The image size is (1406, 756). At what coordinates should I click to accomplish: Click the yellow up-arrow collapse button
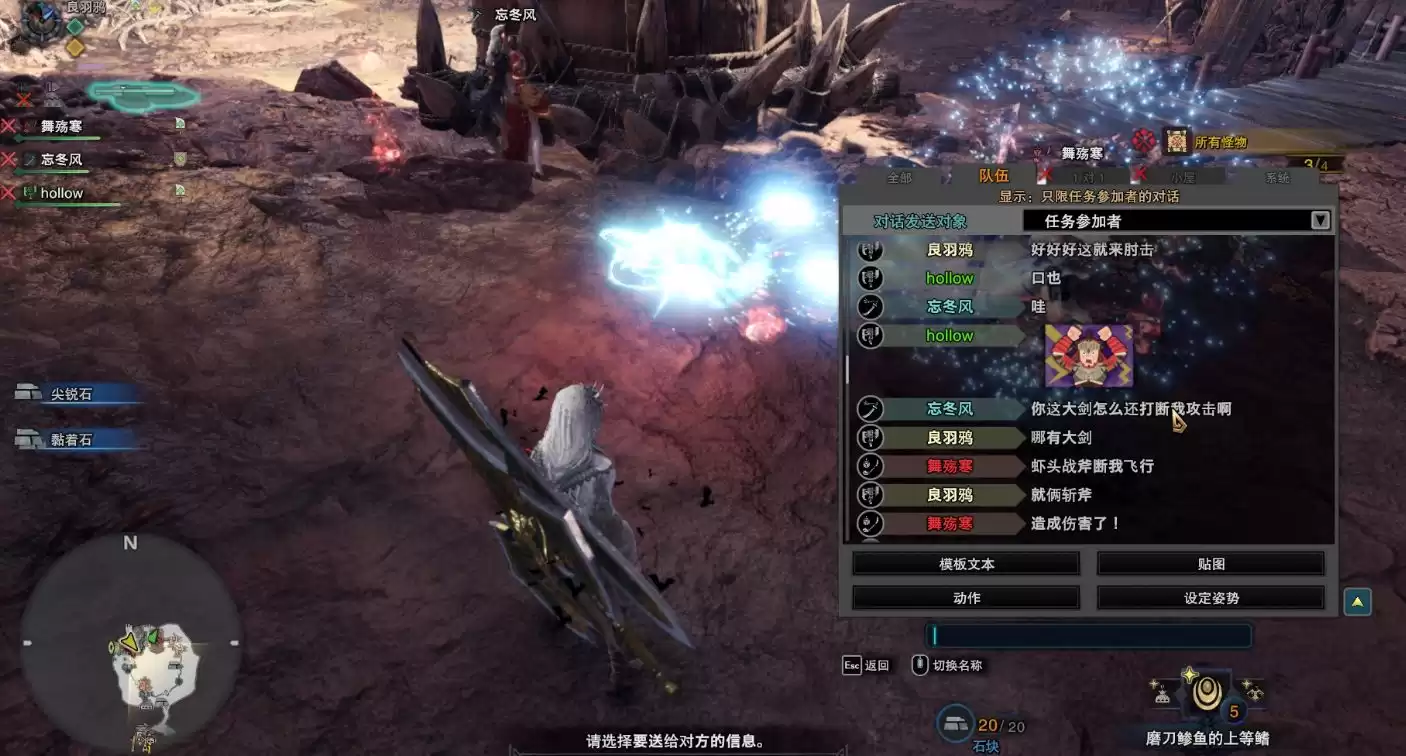(x=1357, y=602)
